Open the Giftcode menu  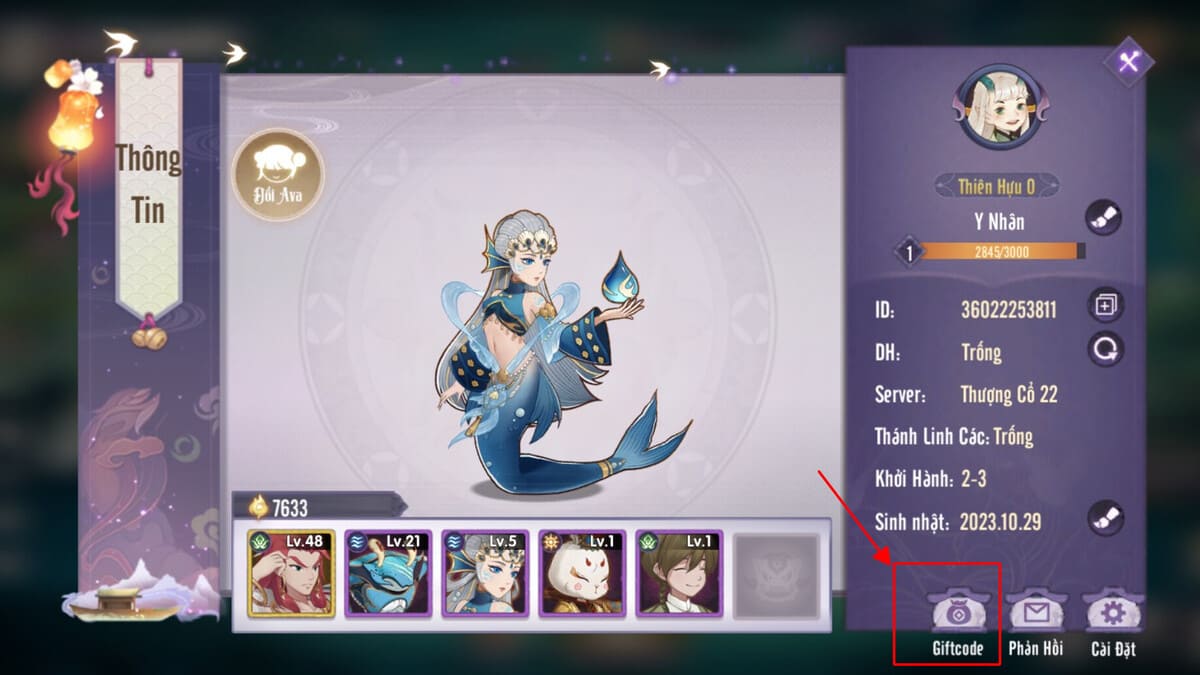pyautogui.click(x=958, y=620)
